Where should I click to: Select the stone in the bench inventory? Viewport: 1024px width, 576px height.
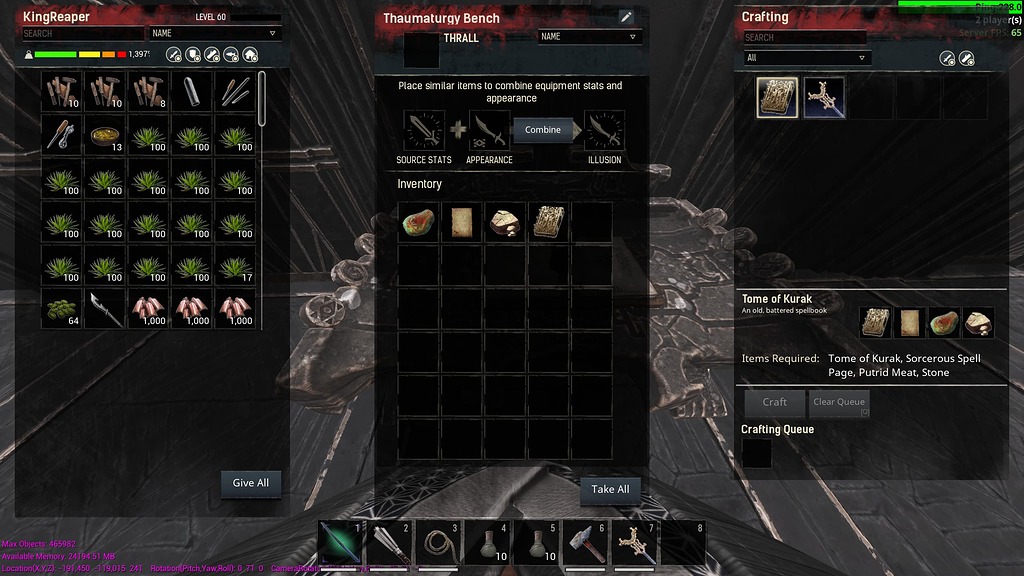pyautogui.click(x=505, y=222)
